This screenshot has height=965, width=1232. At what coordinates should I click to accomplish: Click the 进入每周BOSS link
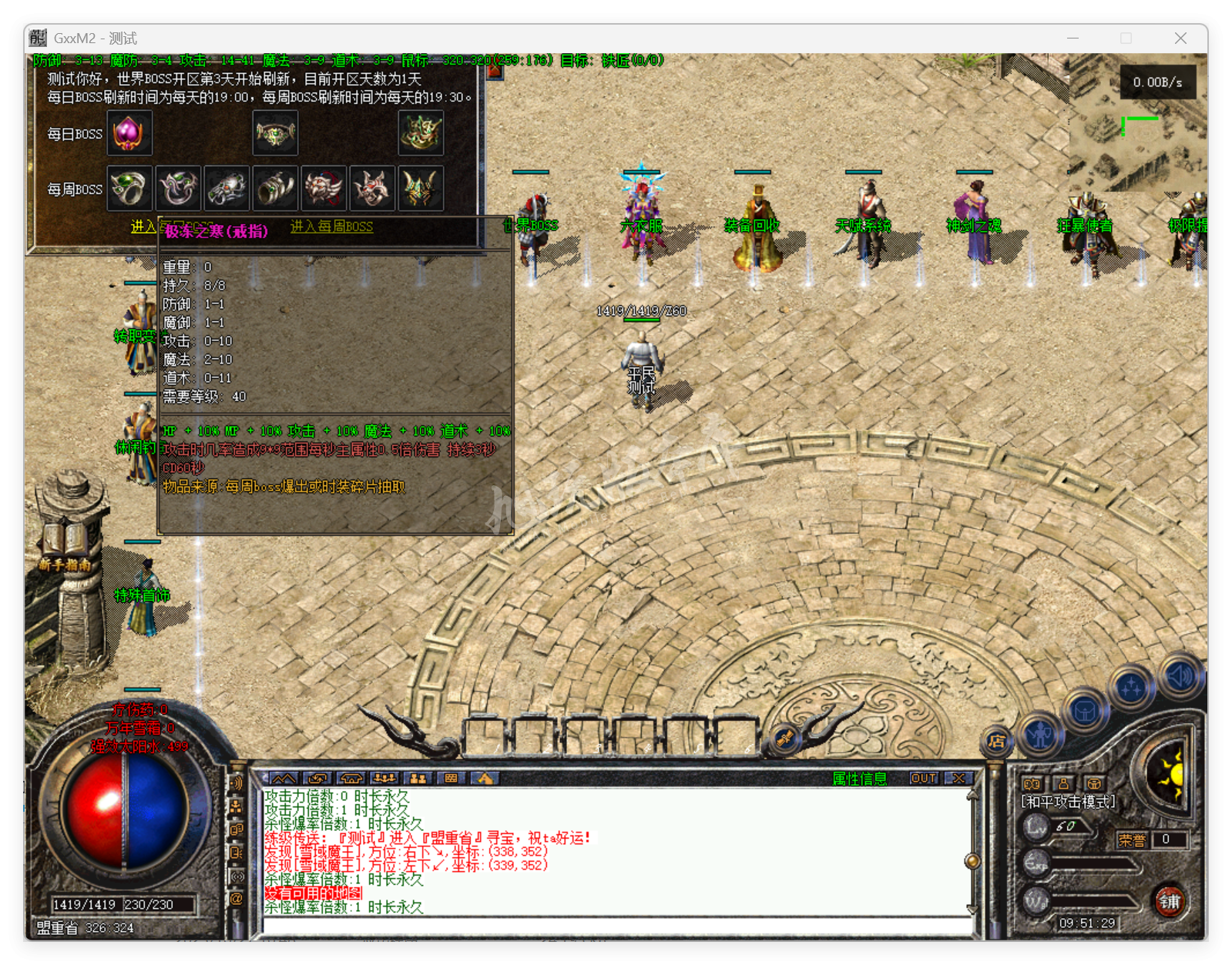coord(331,228)
